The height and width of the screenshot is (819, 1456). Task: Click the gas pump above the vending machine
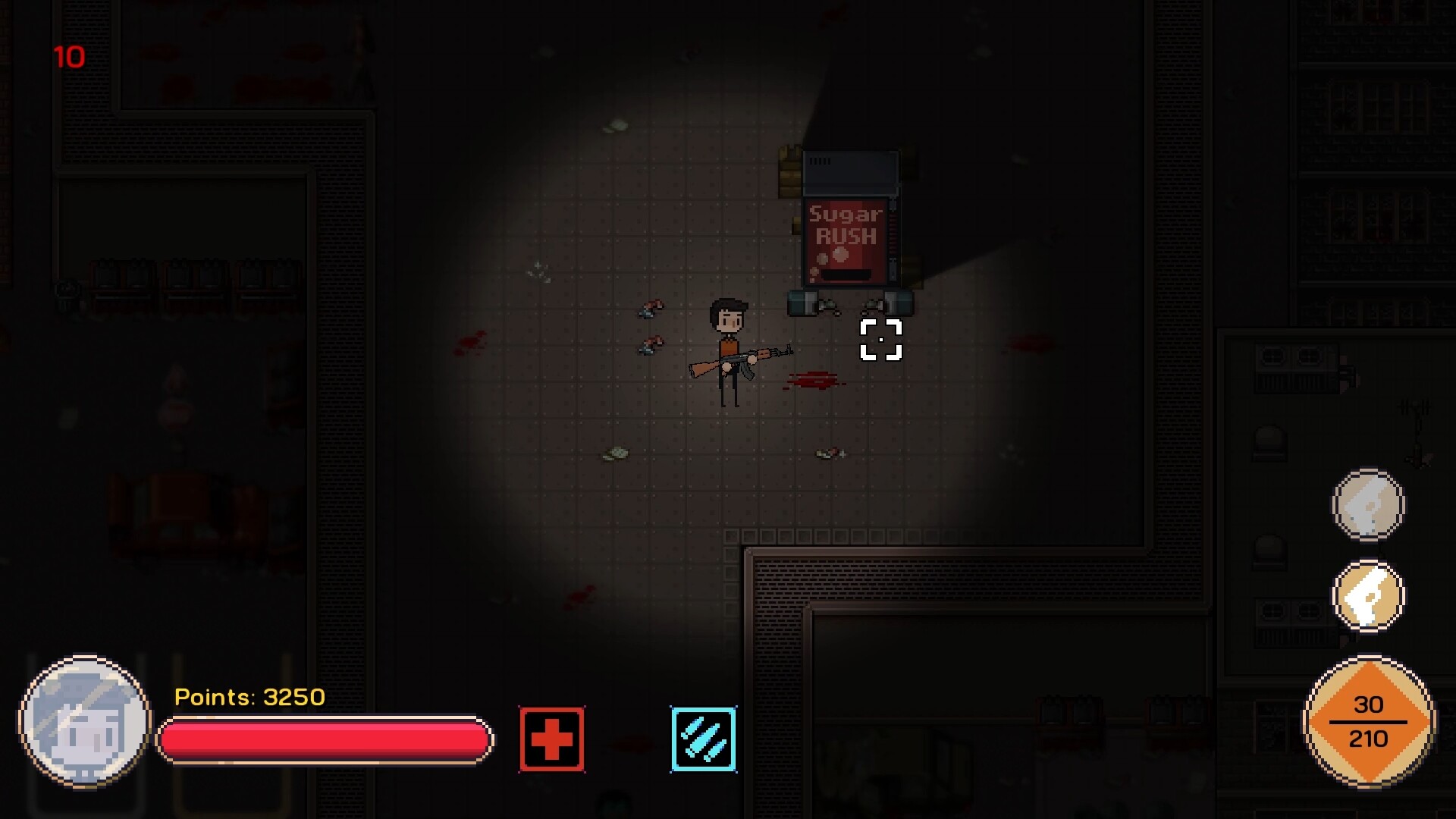coord(849,171)
